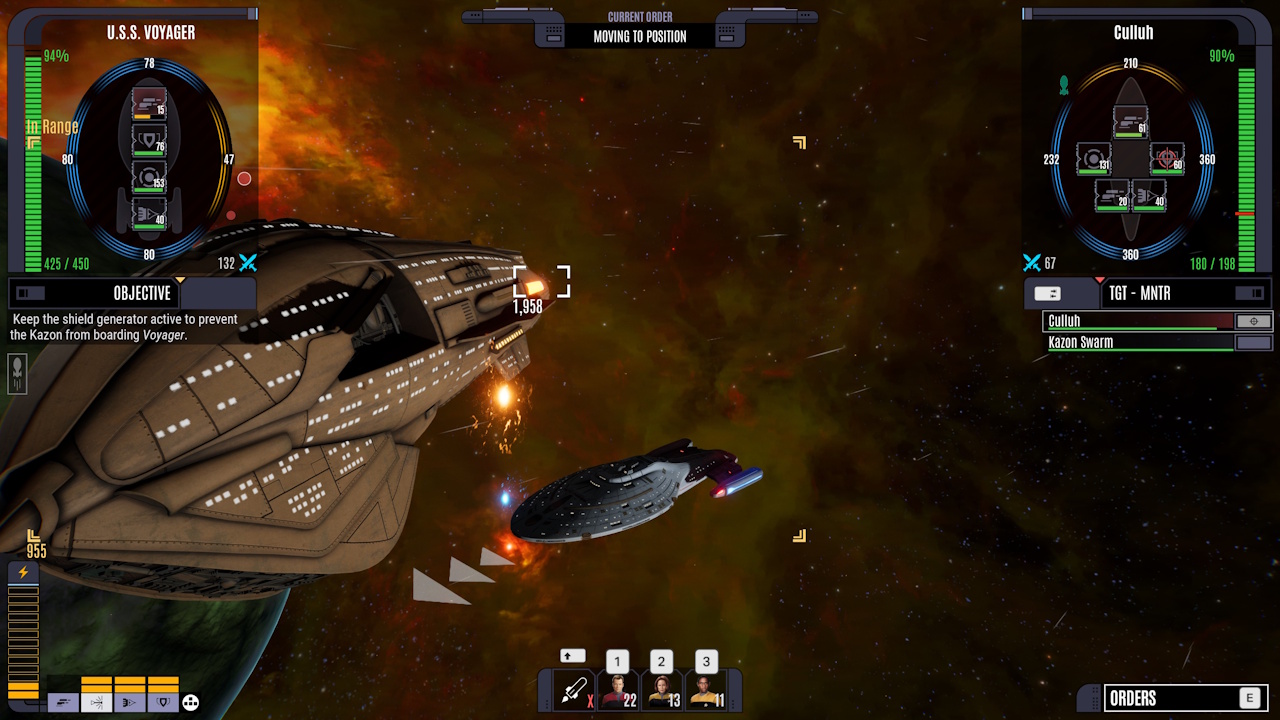Viewport: 1280px width, 720px height.
Task: Expand the hotbar with the up-arrow button
Action: (572, 656)
